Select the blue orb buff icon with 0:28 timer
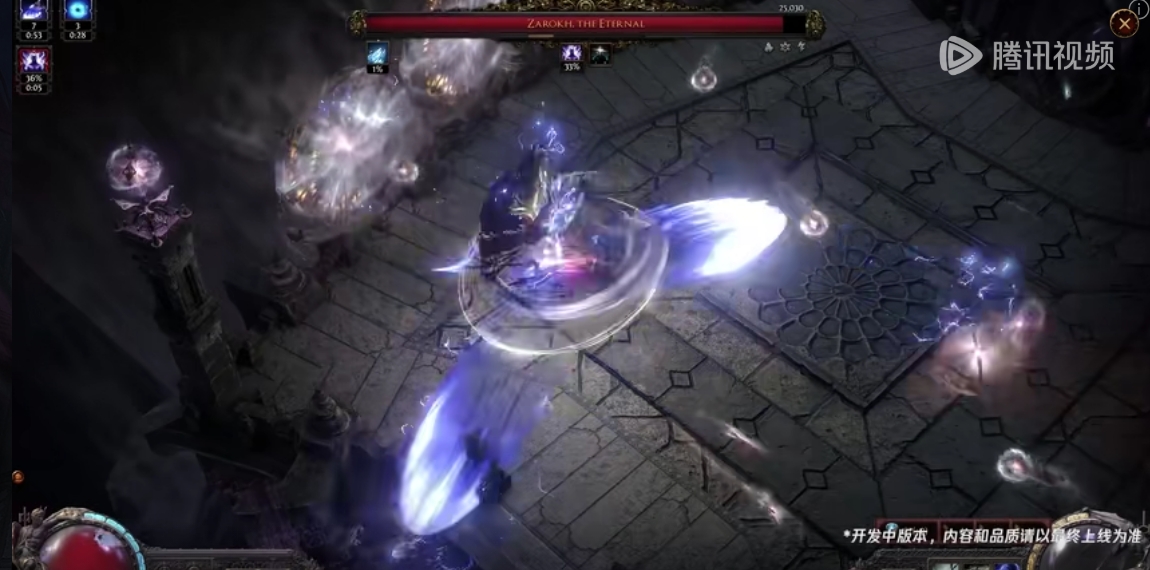This screenshot has height=570, width=1150. [78, 12]
